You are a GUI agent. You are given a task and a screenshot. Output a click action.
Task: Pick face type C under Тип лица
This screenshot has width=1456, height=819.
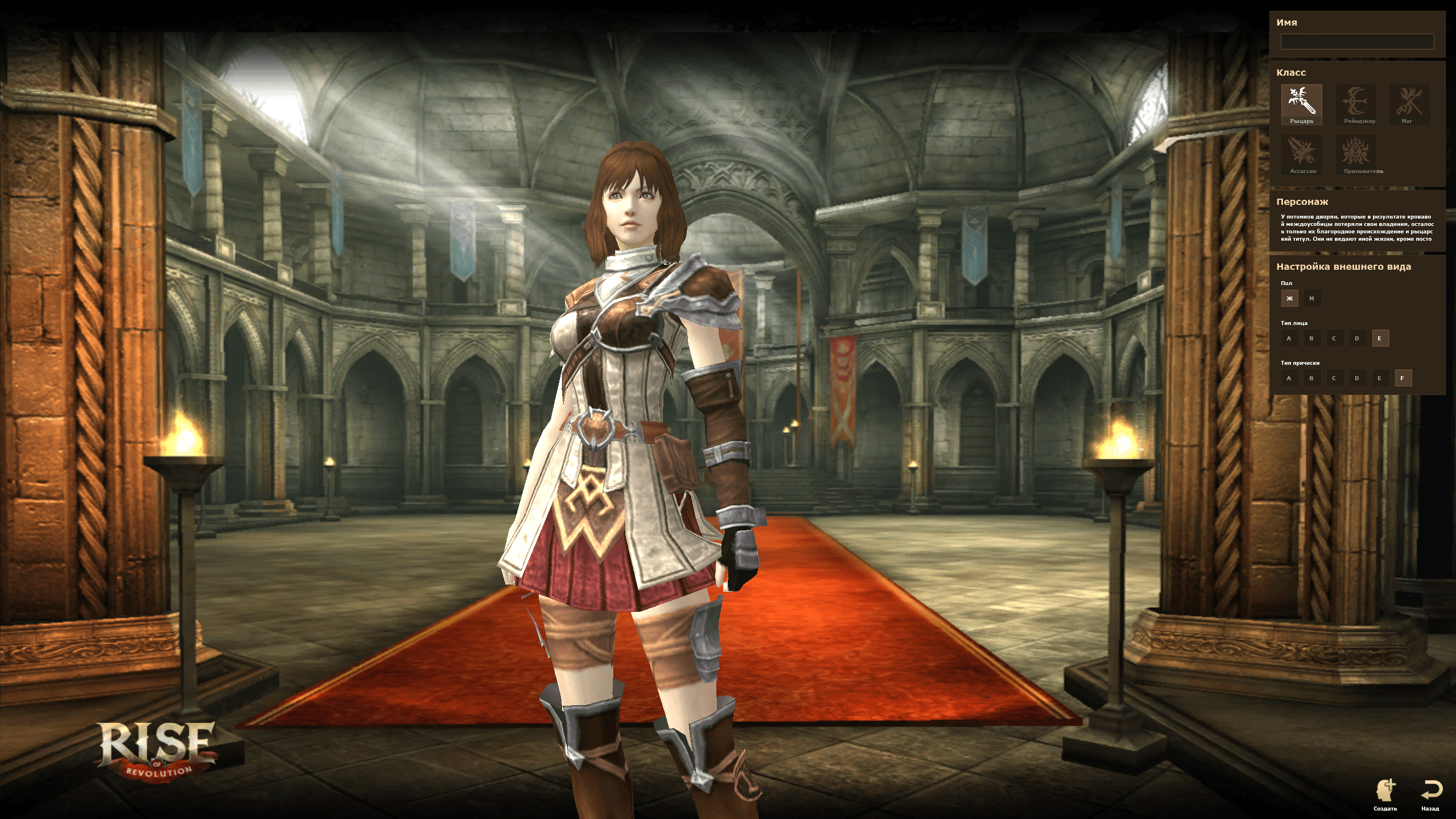point(1334,338)
